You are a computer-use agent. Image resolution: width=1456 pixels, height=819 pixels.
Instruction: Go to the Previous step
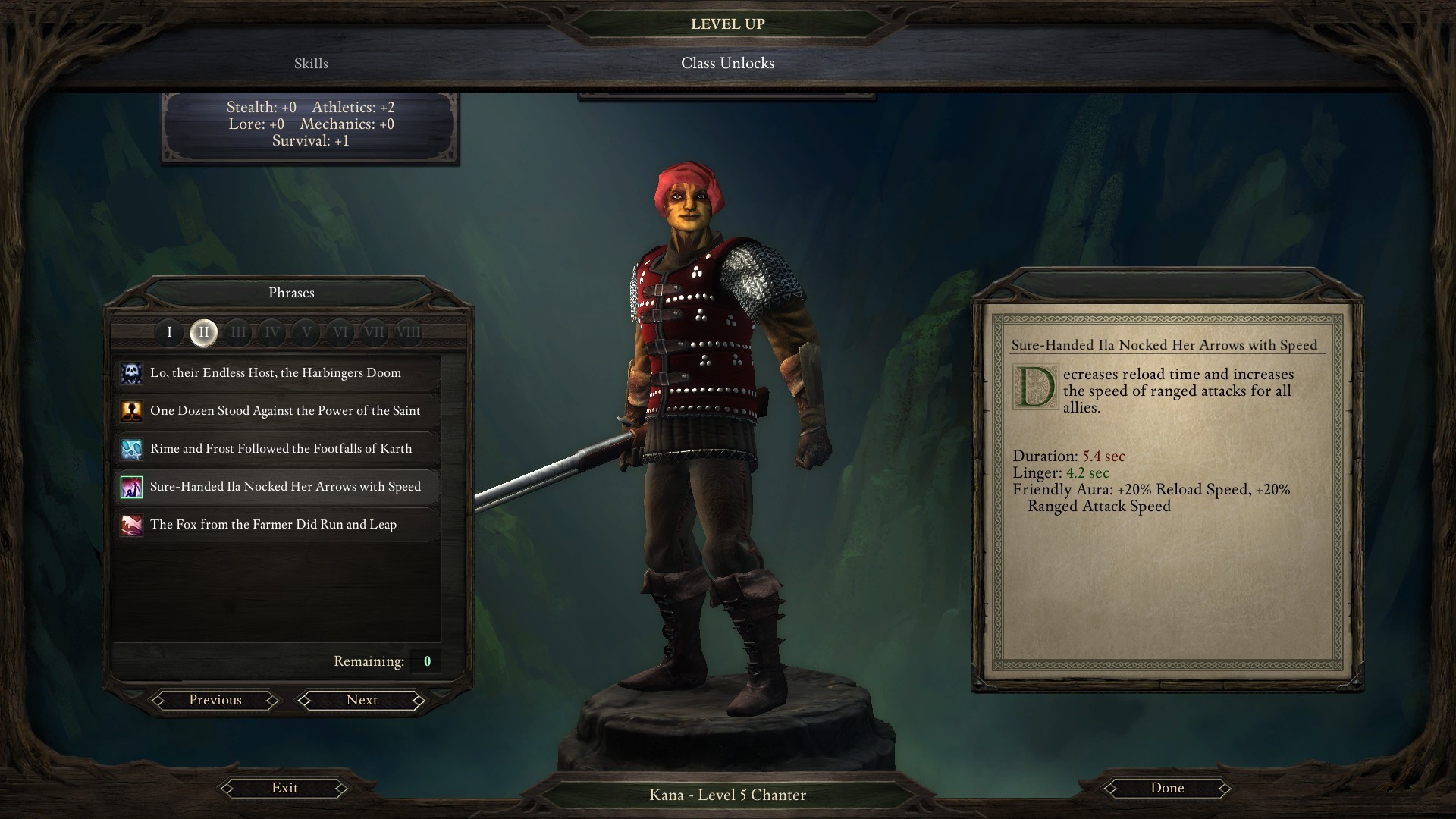(215, 701)
